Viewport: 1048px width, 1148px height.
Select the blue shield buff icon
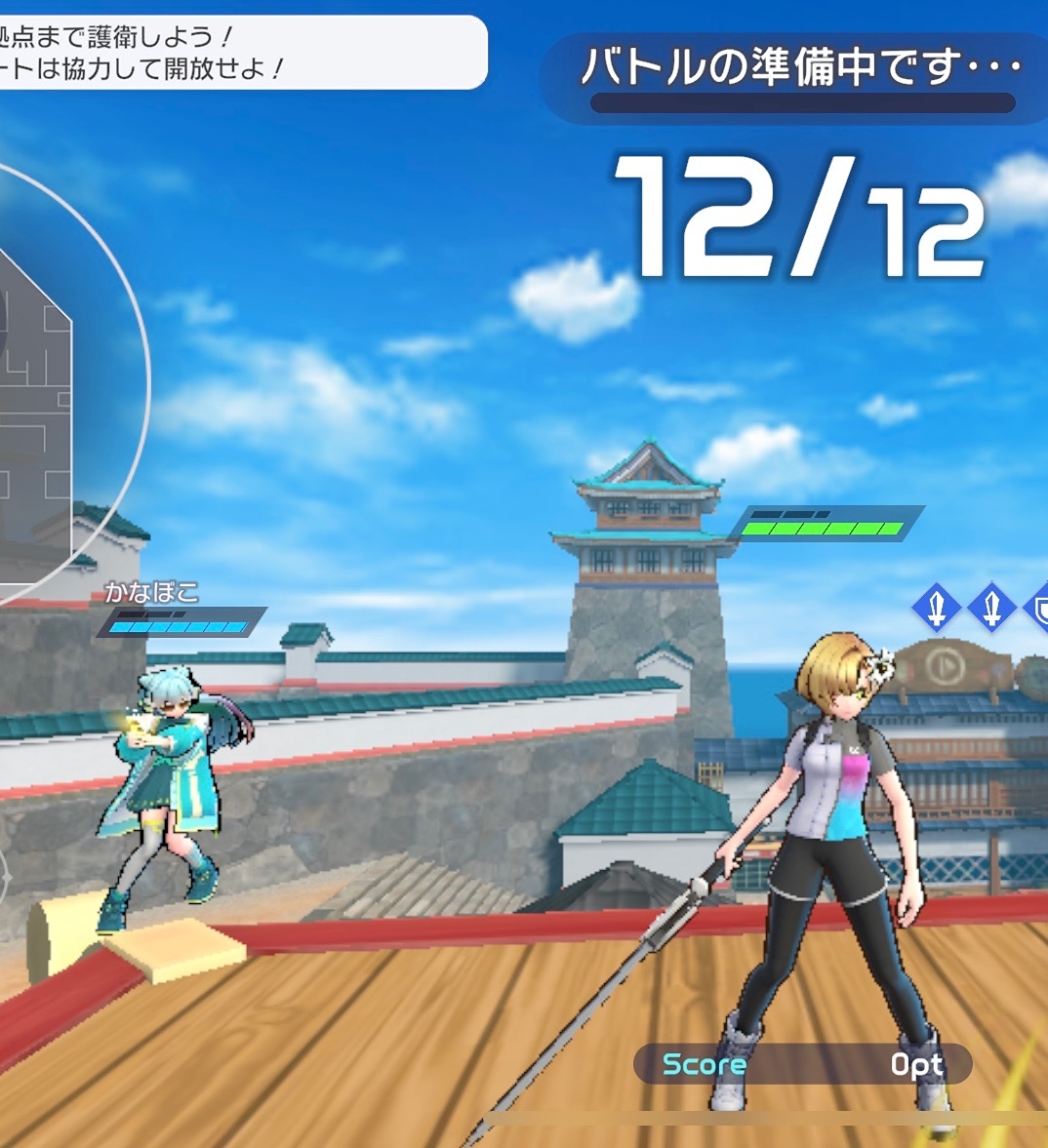click(1040, 609)
